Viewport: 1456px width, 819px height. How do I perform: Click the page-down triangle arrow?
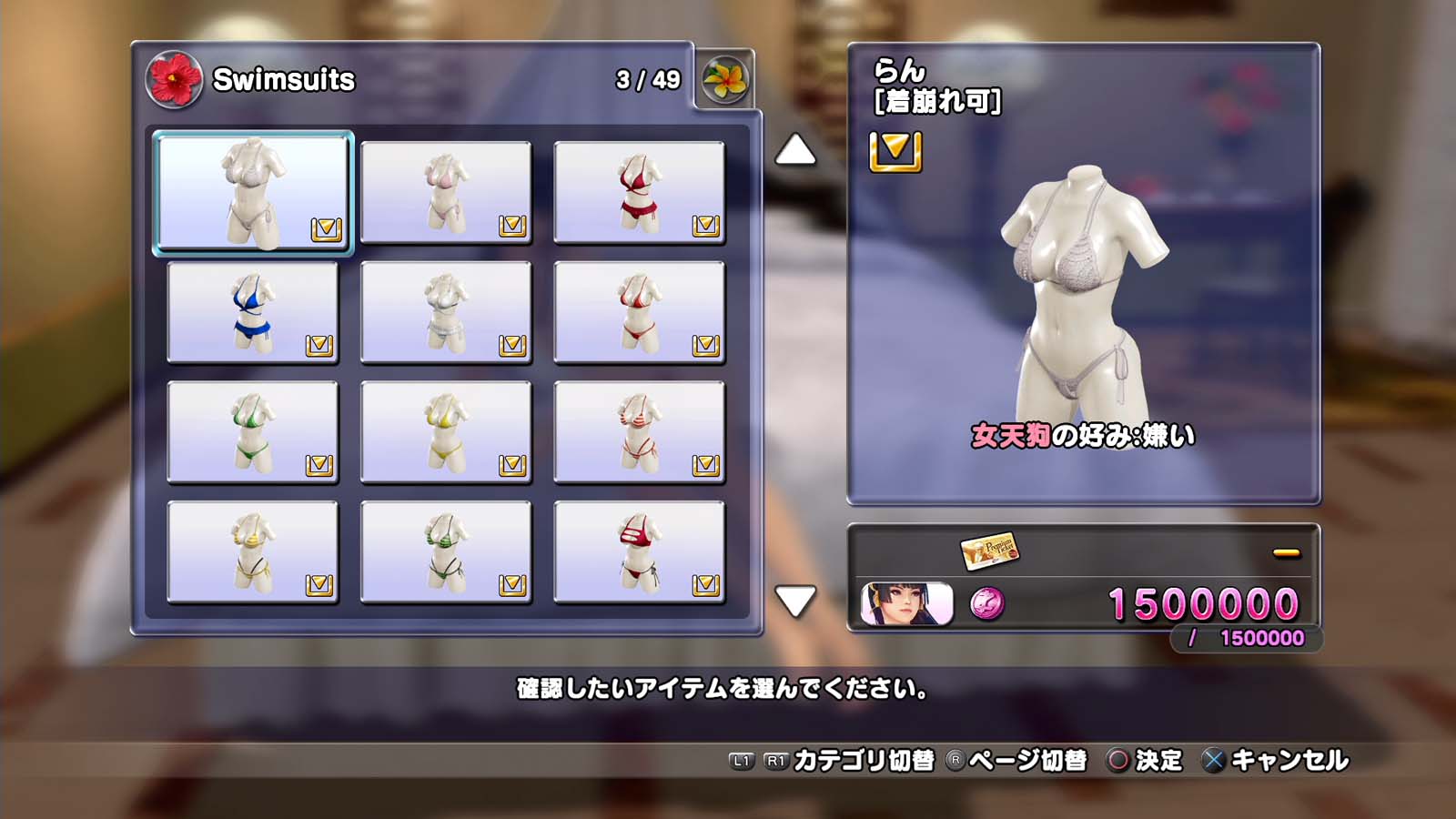tap(794, 601)
